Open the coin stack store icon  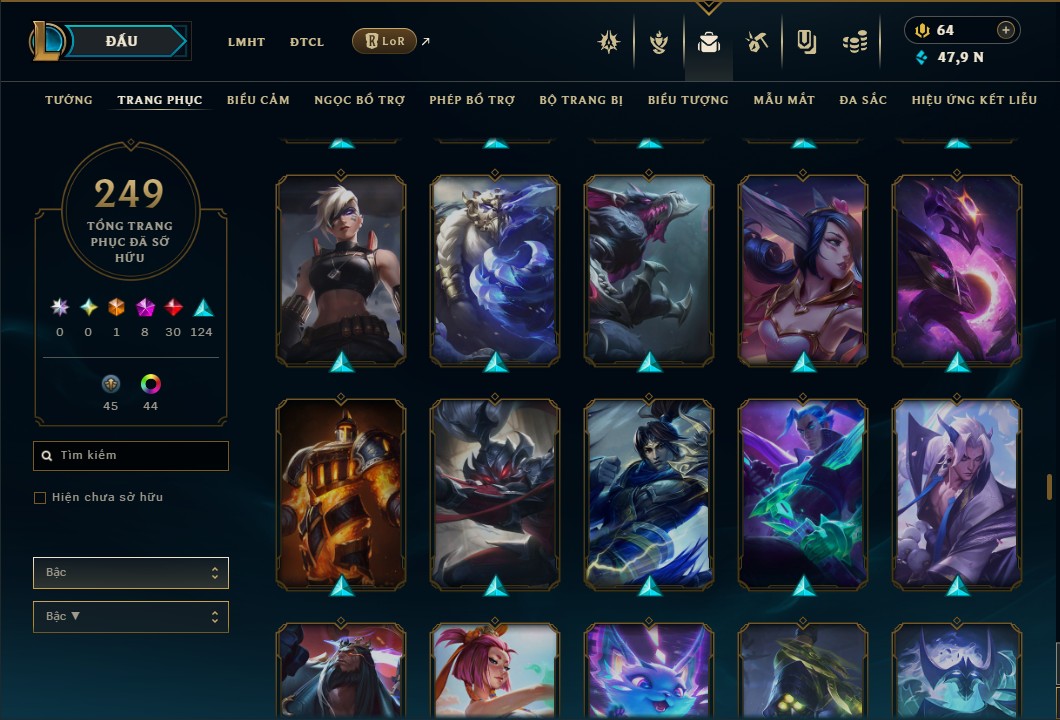[x=854, y=43]
